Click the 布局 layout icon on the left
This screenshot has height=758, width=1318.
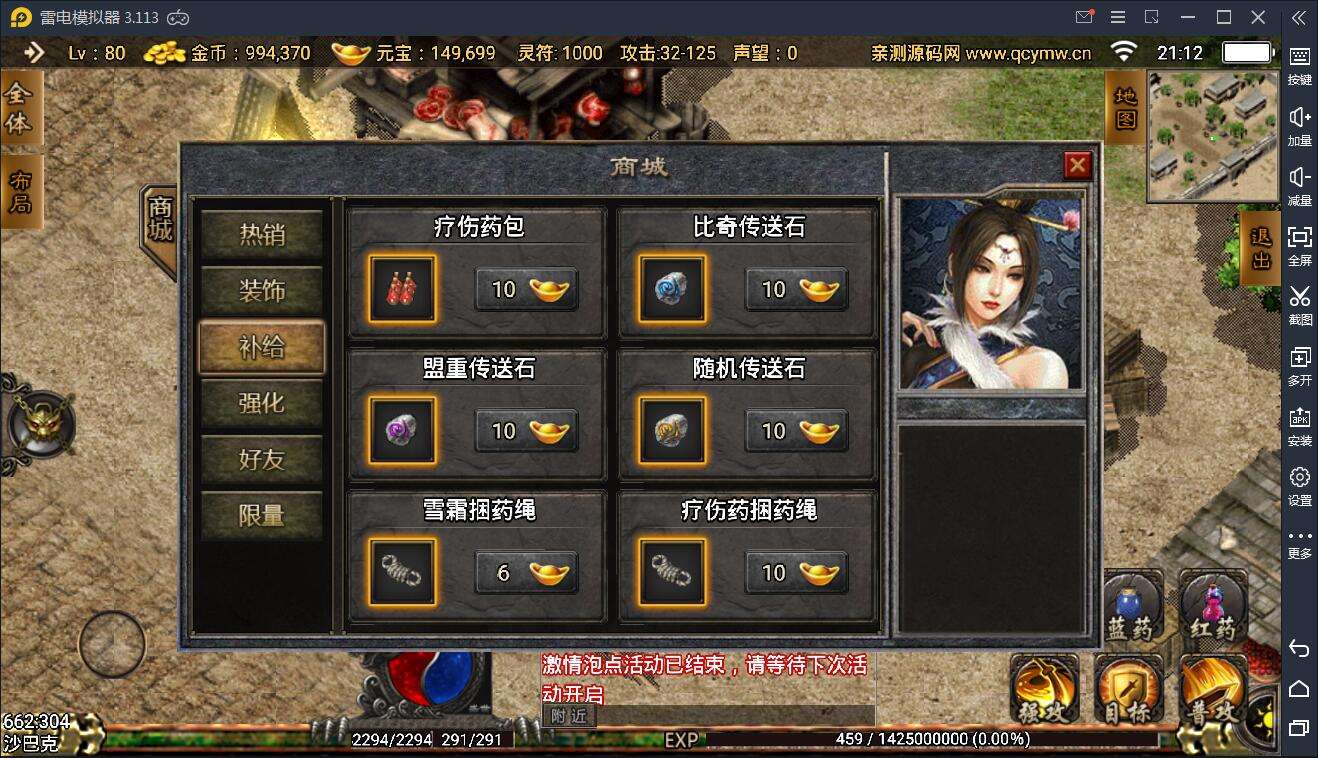click(22, 190)
